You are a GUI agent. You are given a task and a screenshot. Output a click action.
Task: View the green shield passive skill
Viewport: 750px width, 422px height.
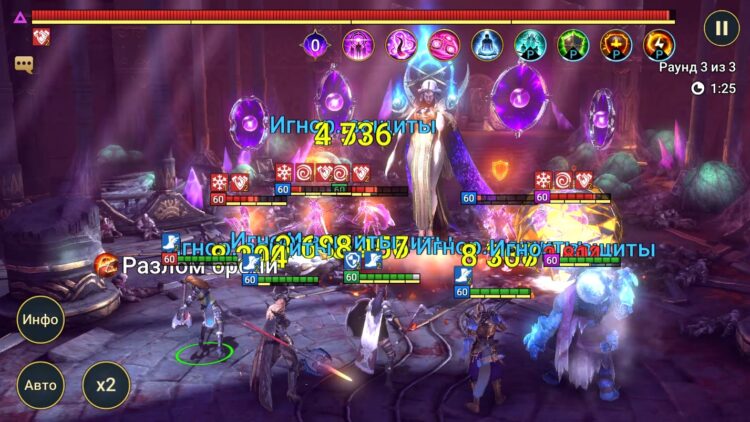[x=573, y=44]
